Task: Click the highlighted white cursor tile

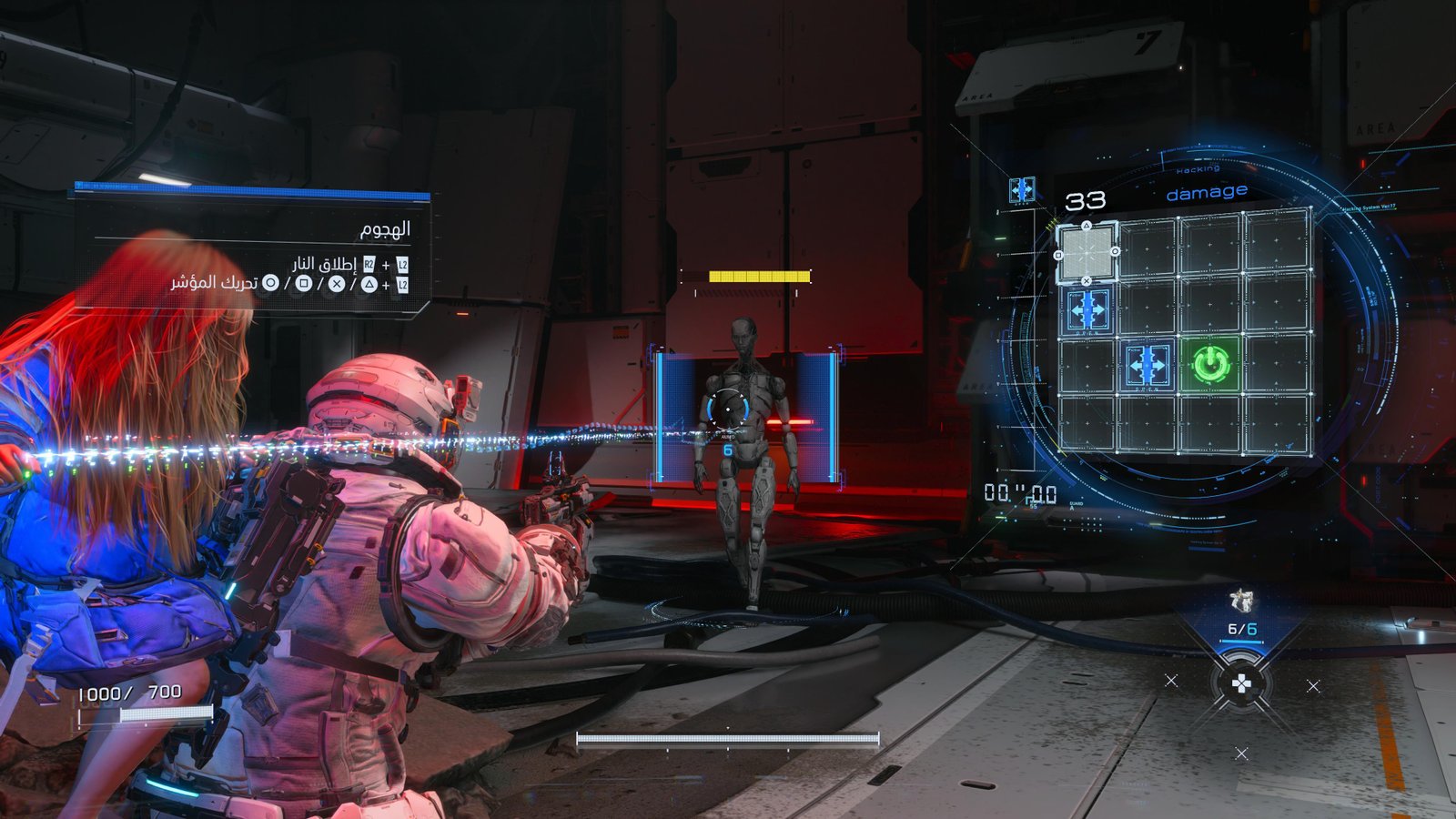Action: click(1087, 253)
